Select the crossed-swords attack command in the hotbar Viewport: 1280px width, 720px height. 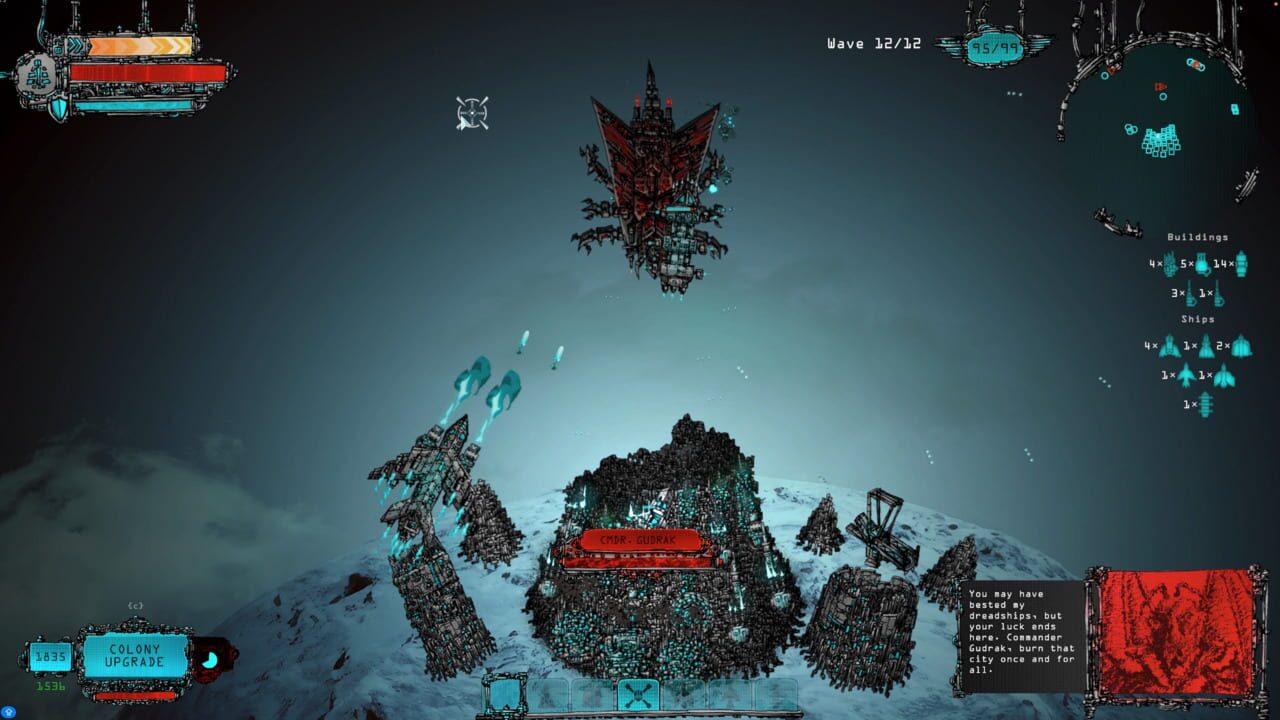[x=637, y=693]
